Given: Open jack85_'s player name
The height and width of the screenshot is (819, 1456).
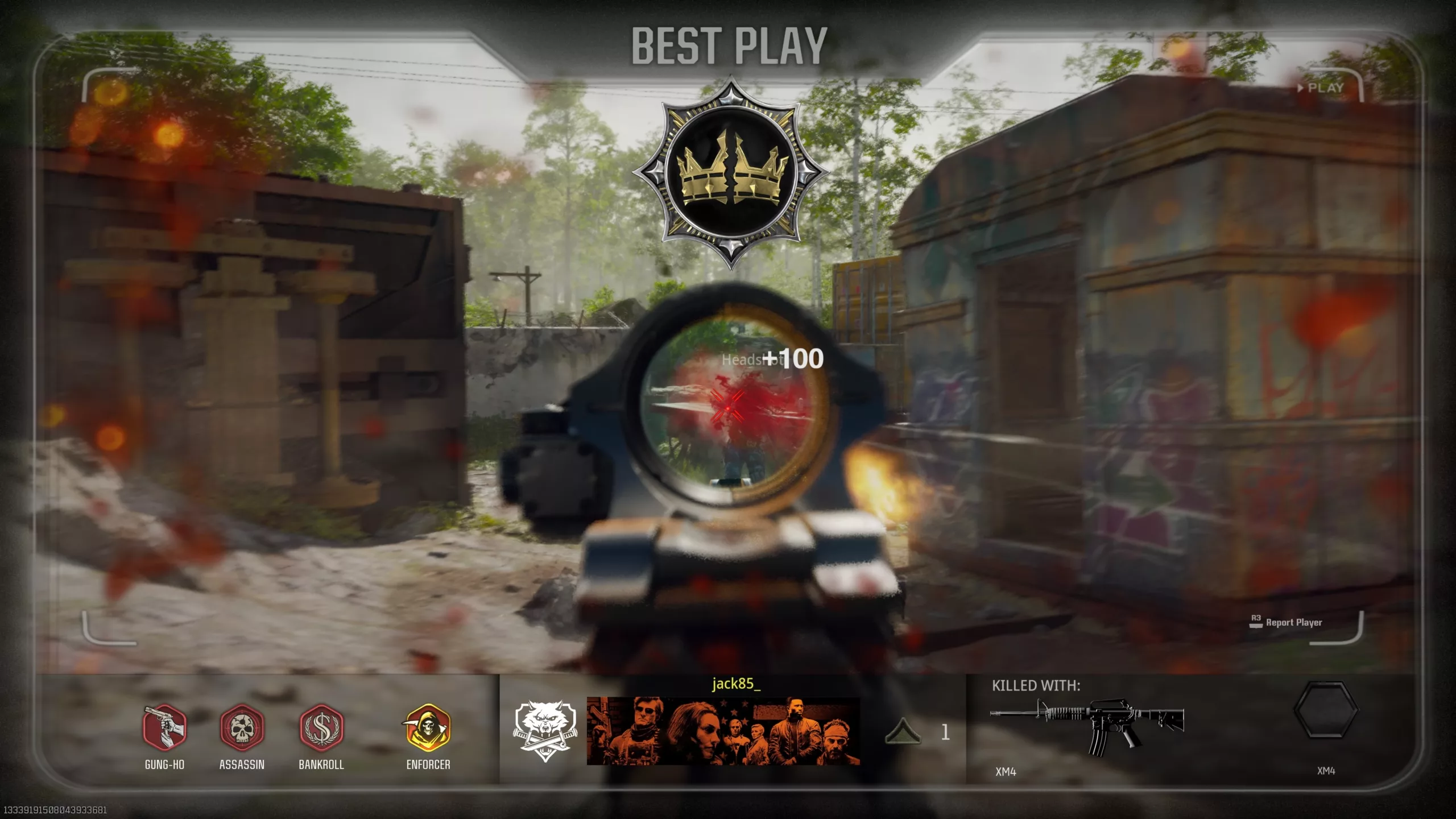Looking at the screenshot, I should [736, 684].
